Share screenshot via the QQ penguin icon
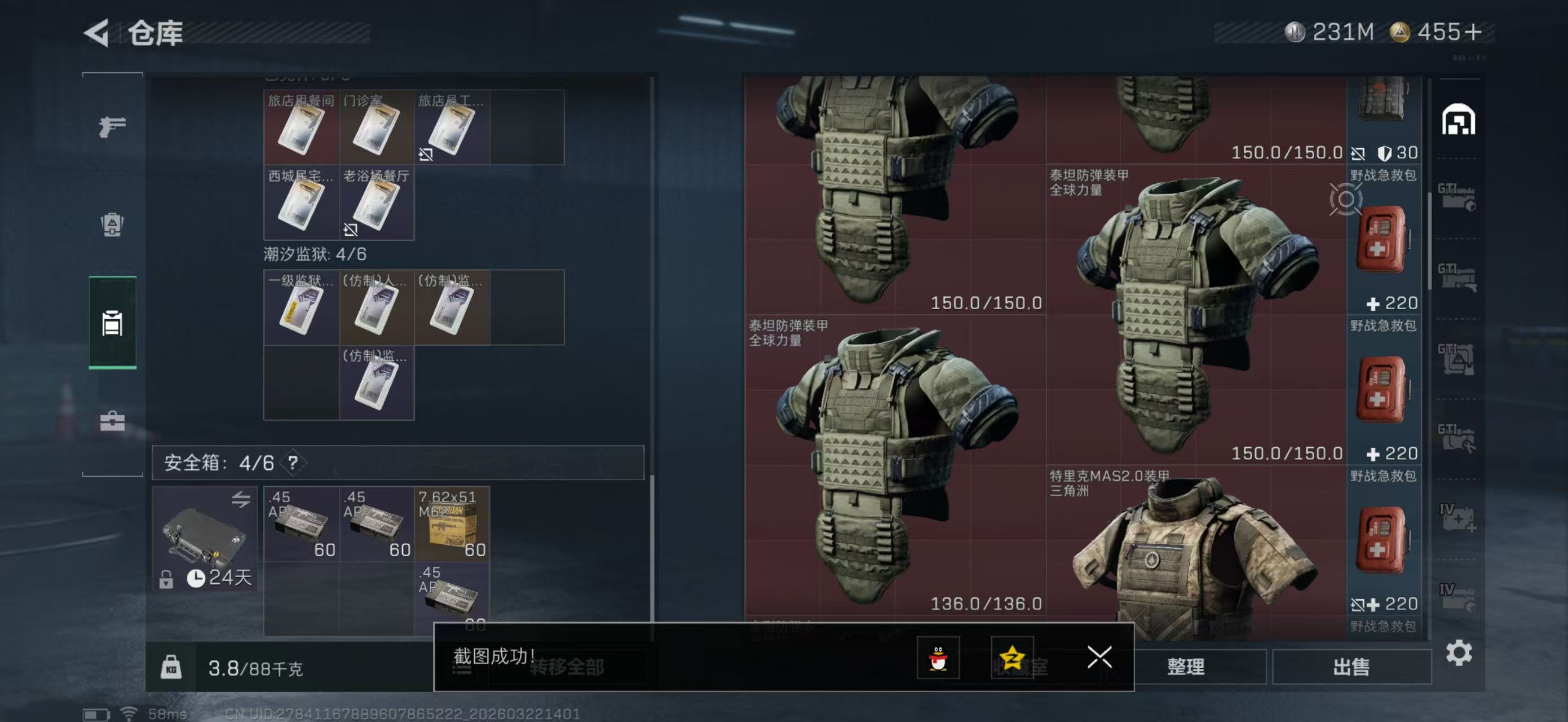This screenshot has width=1568, height=722. coord(938,658)
